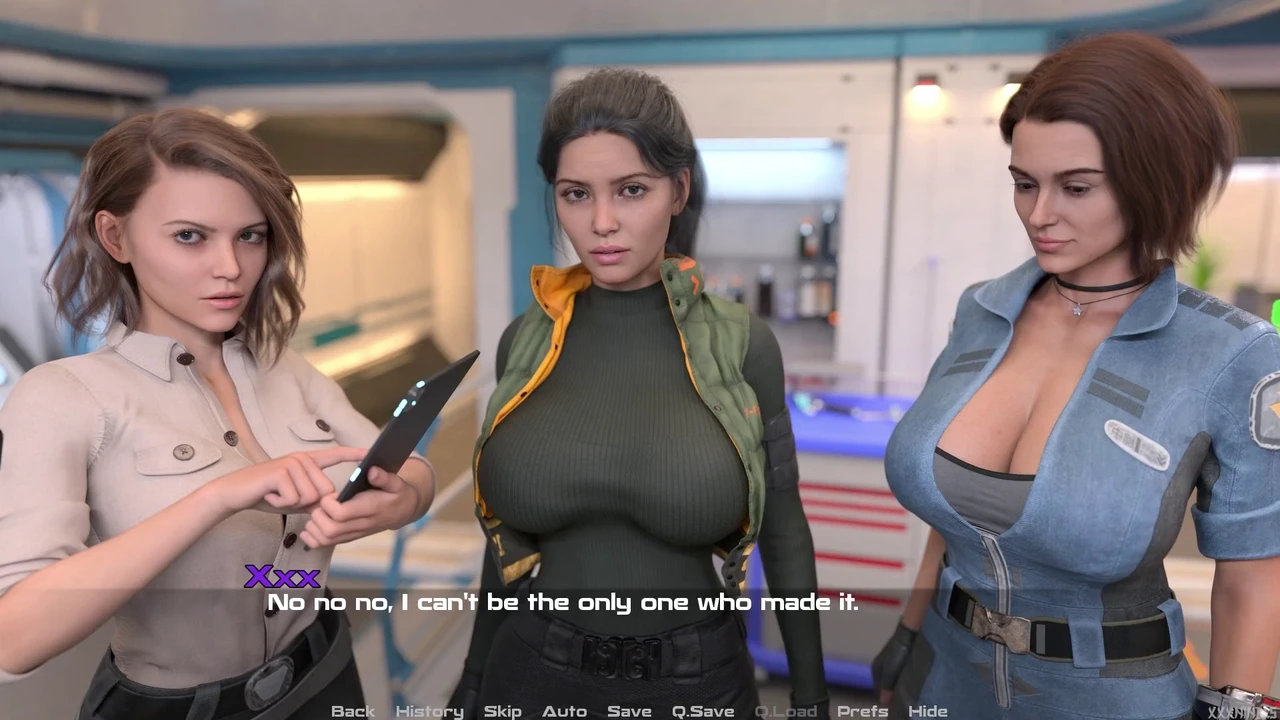Go Back to the previous line
The width and height of the screenshot is (1280, 720).
352,711
